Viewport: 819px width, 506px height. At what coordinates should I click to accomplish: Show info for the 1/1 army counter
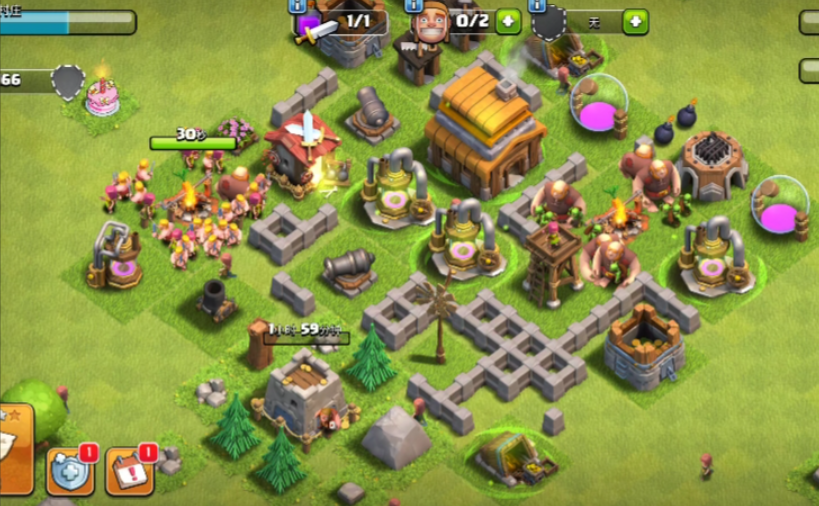point(299,6)
